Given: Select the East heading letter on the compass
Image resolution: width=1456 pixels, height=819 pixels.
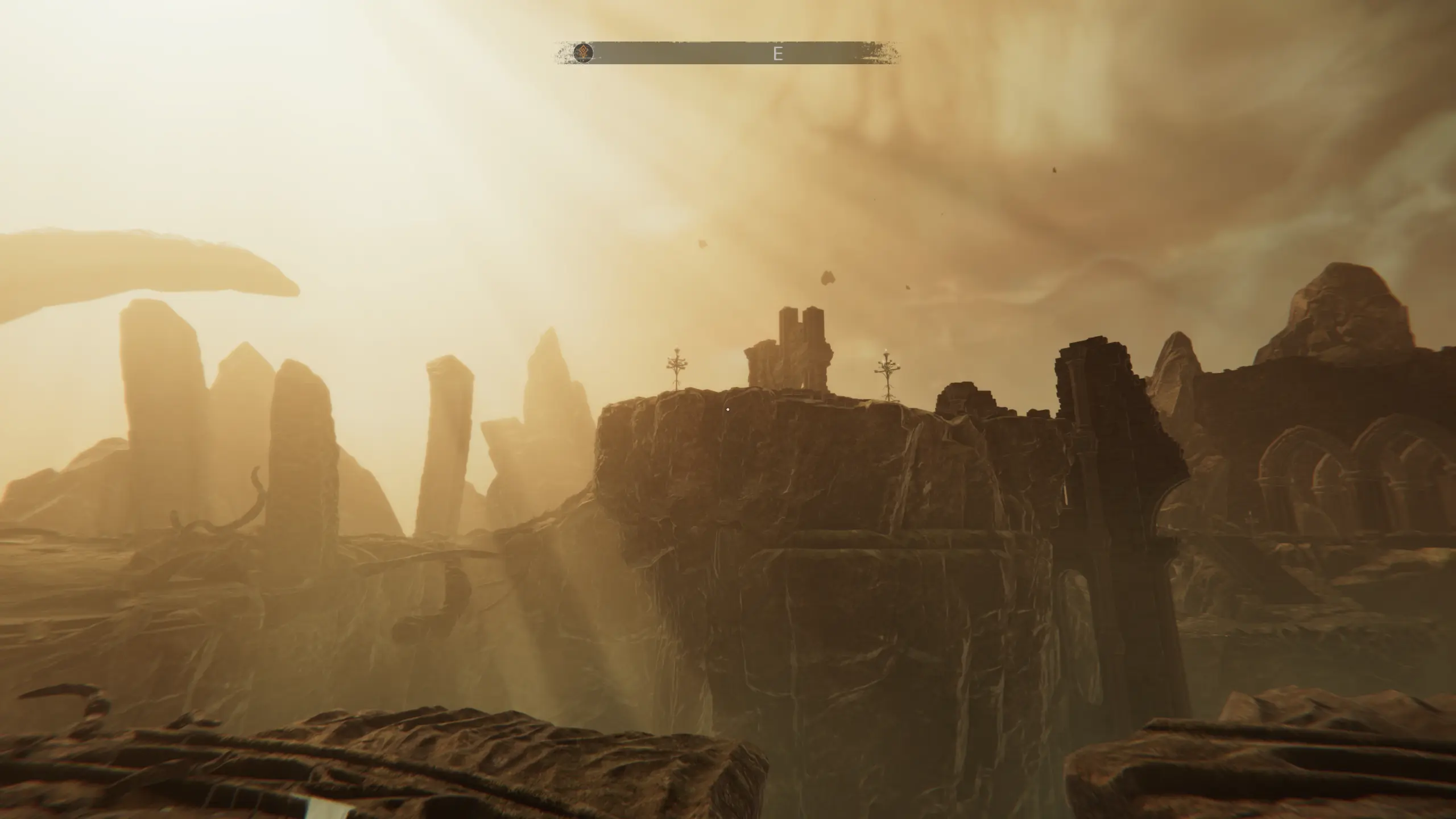Looking at the screenshot, I should (x=778, y=54).
